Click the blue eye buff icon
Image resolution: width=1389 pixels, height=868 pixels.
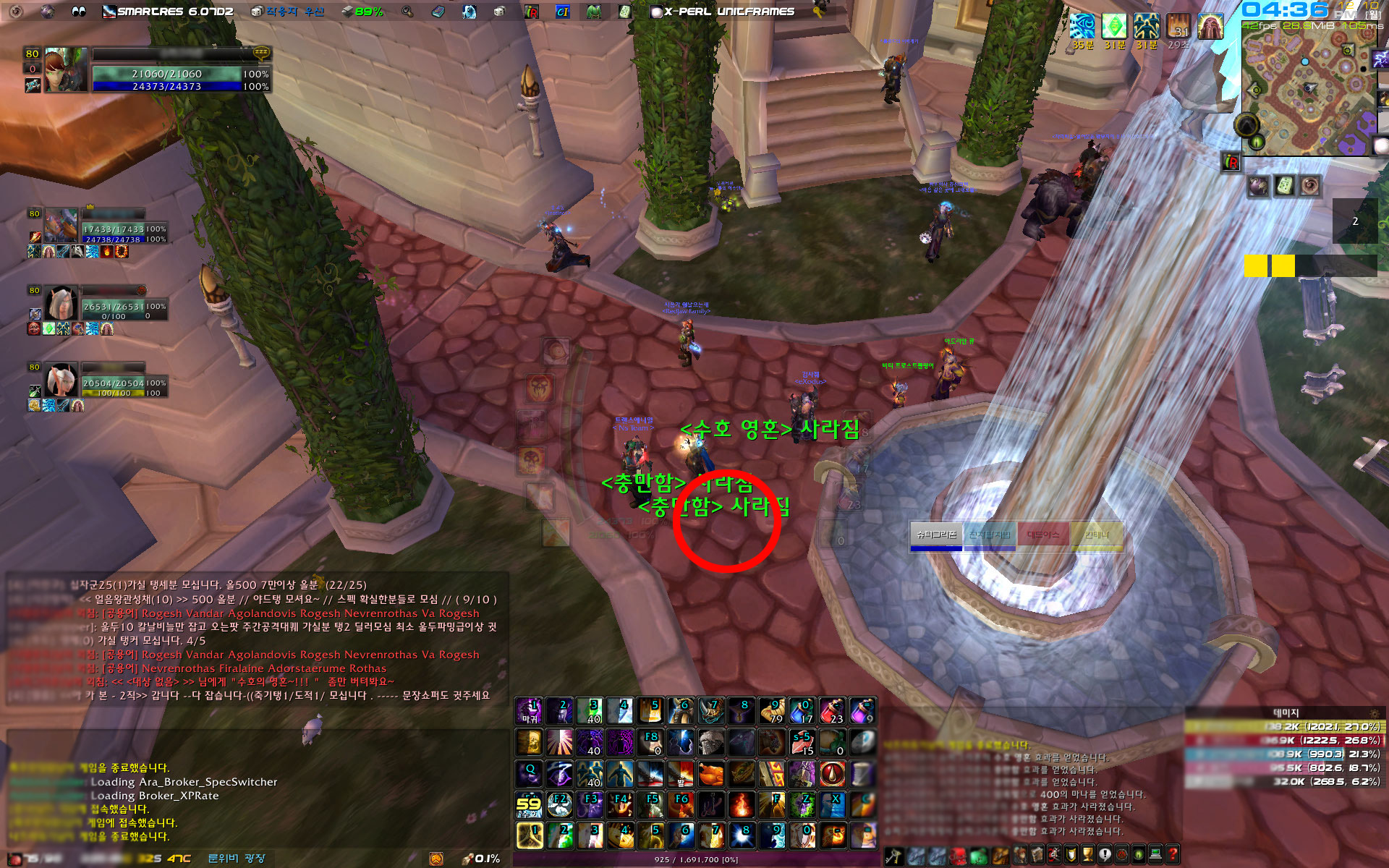(1082, 26)
